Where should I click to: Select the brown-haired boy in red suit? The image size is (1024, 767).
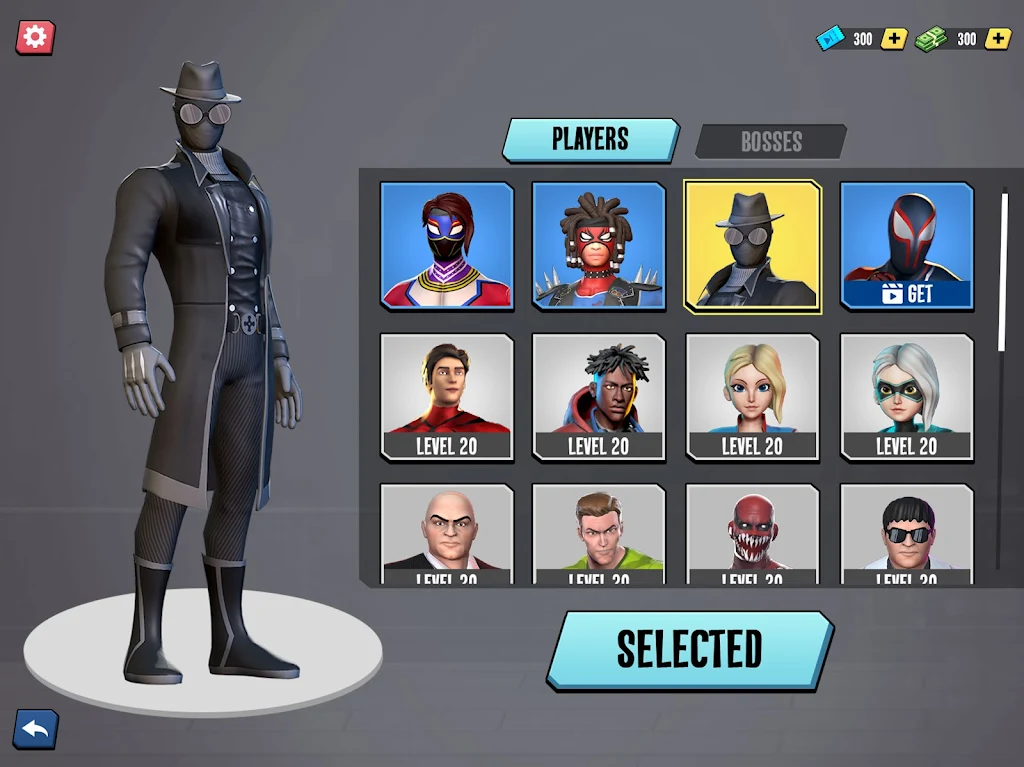coord(447,397)
